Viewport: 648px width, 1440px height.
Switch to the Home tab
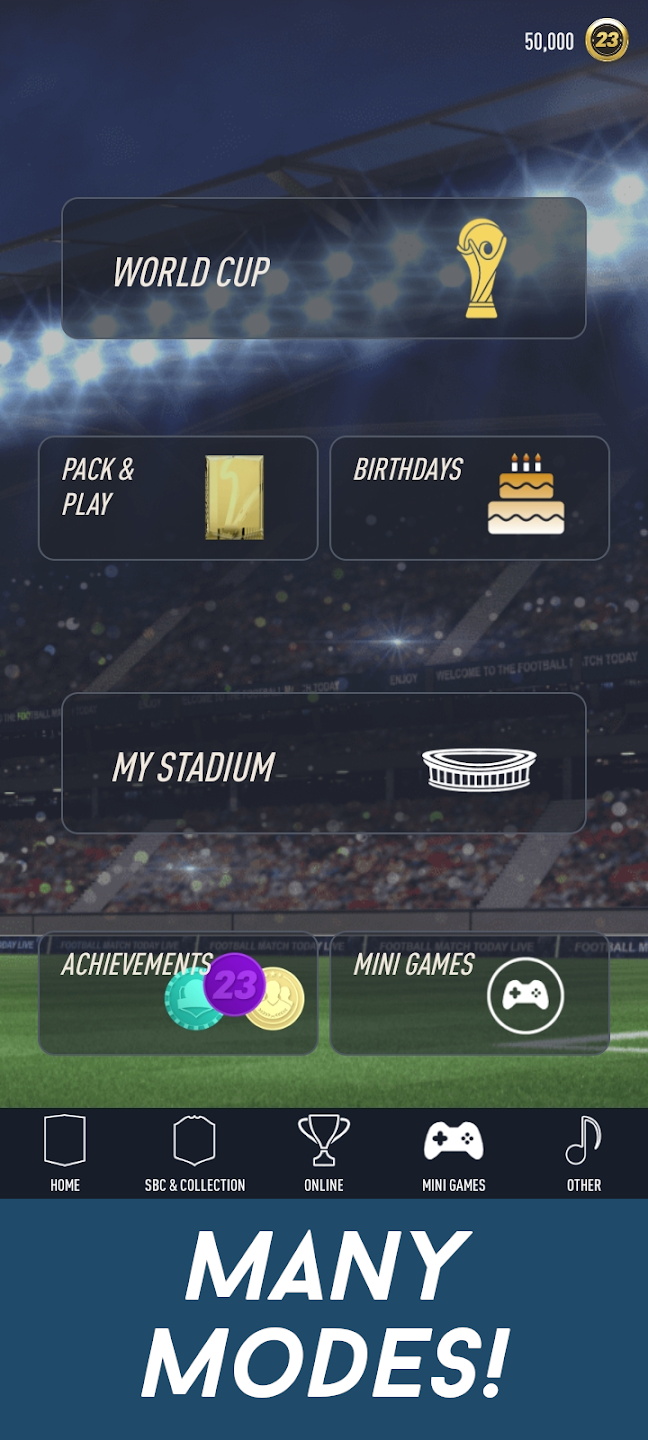(x=65, y=1154)
